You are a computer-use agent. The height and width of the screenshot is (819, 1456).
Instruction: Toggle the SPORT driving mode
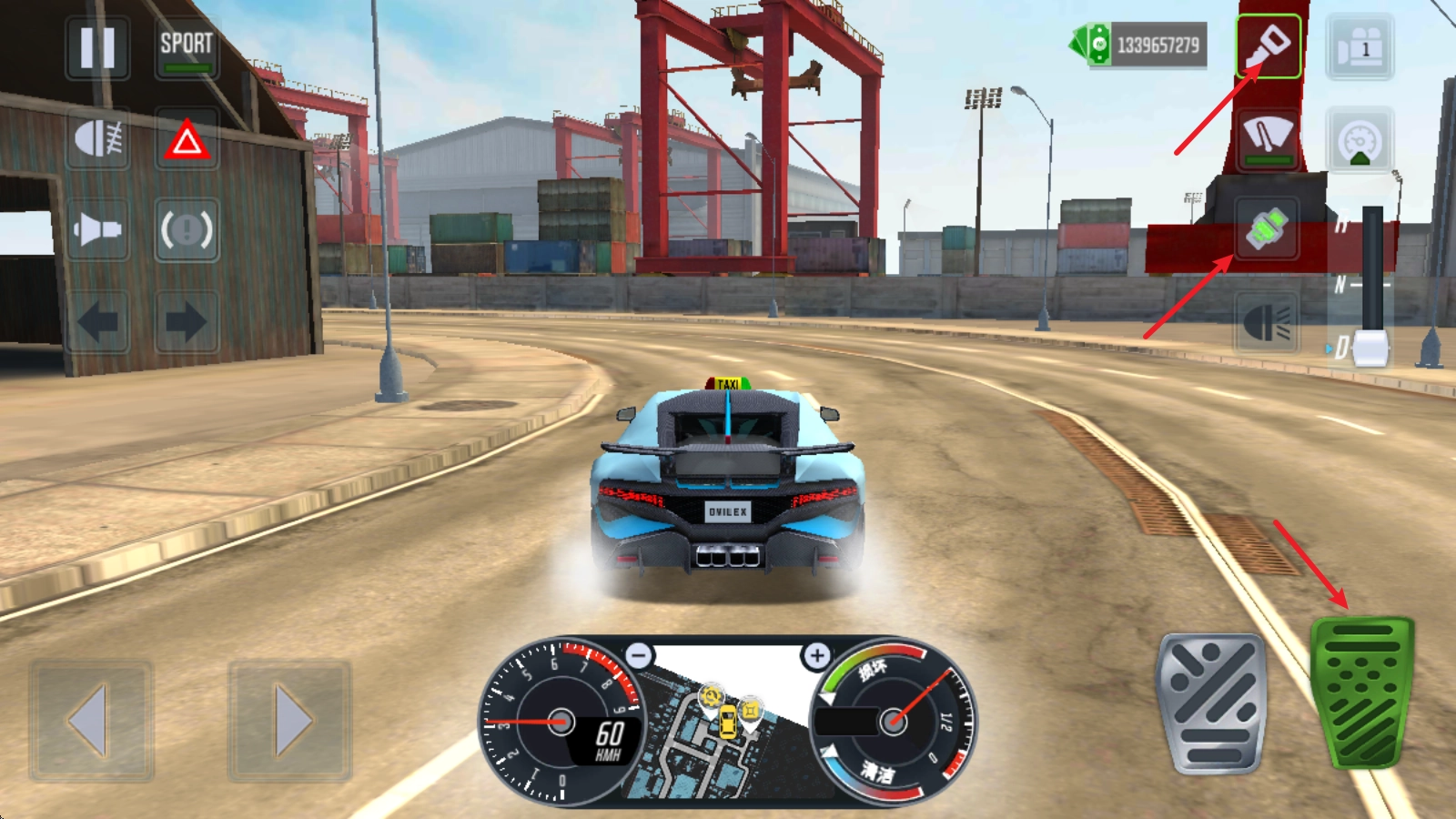tap(187, 47)
